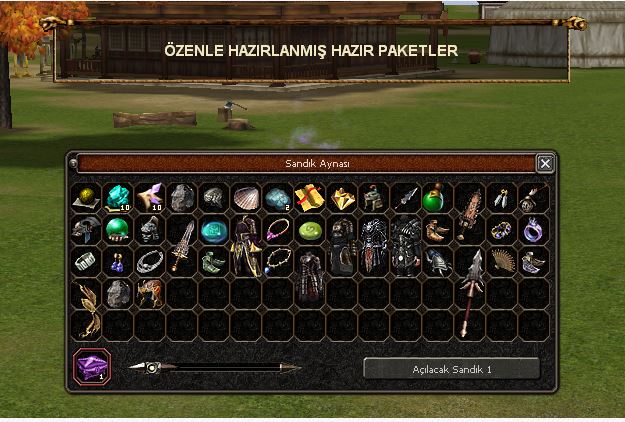Choose the green potion flask
Image resolution: width=625 pixels, height=422 pixels.
tap(437, 197)
